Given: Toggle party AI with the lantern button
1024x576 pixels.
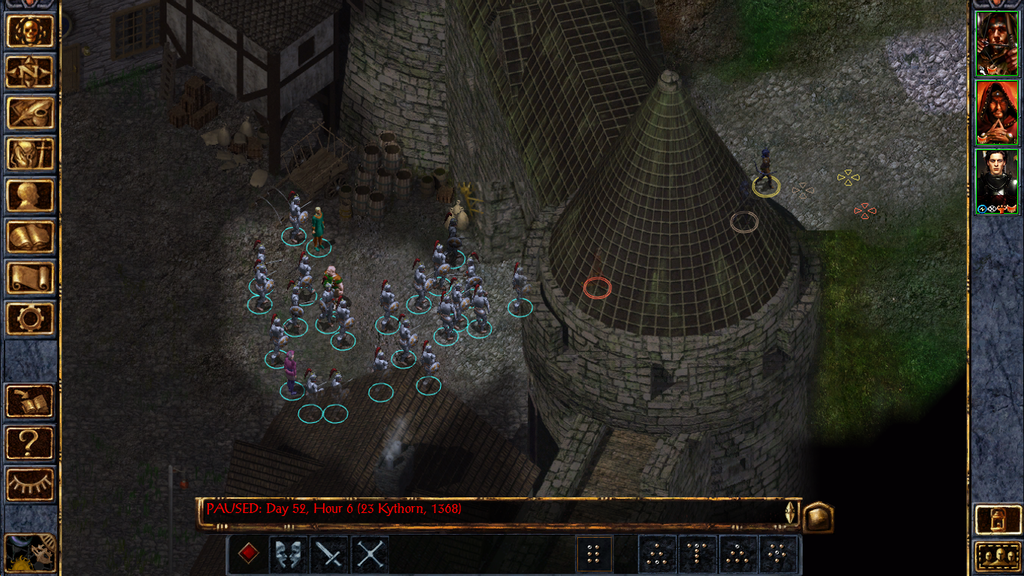Looking at the screenshot, I should (997, 520).
